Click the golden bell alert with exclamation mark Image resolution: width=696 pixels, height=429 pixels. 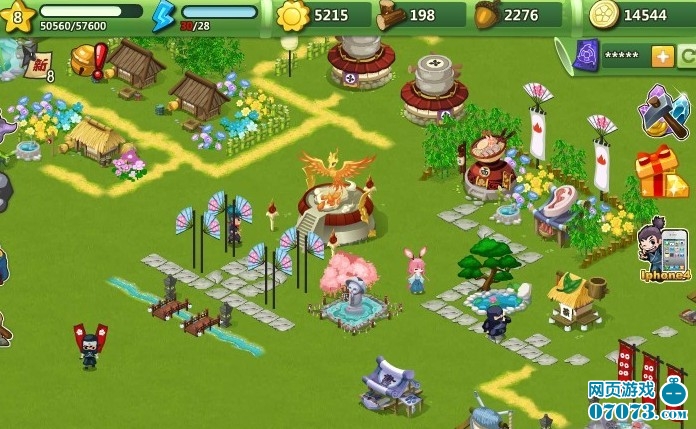point(89,61)
